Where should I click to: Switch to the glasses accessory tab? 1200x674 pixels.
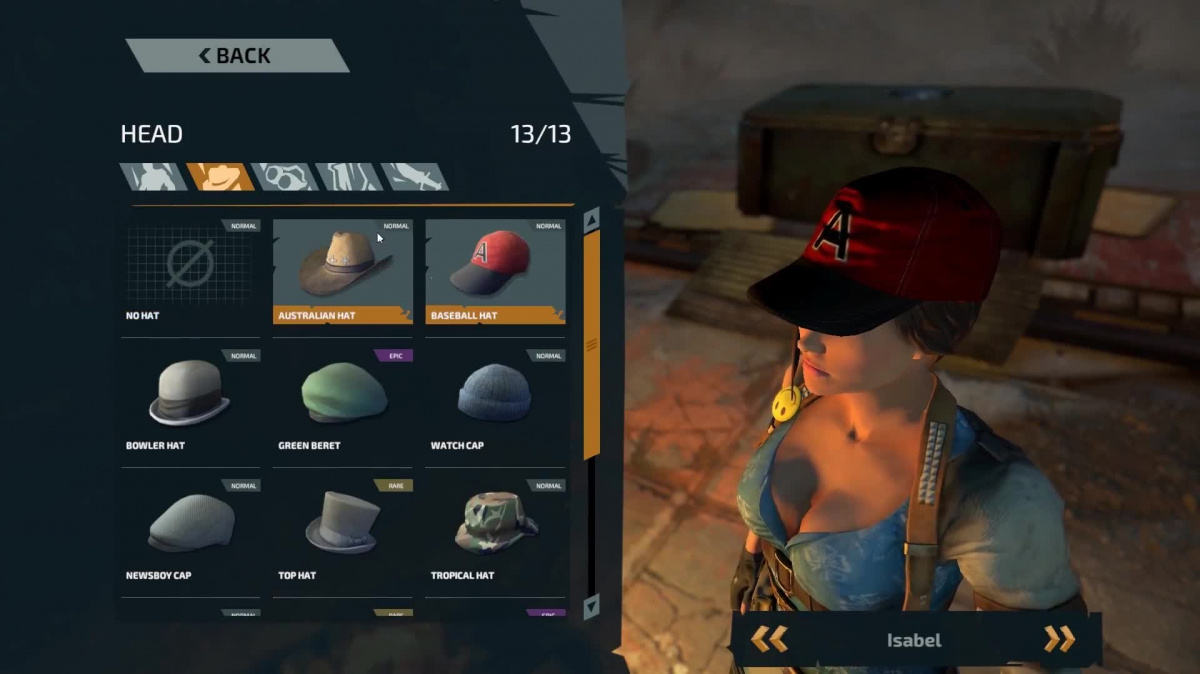284,177
